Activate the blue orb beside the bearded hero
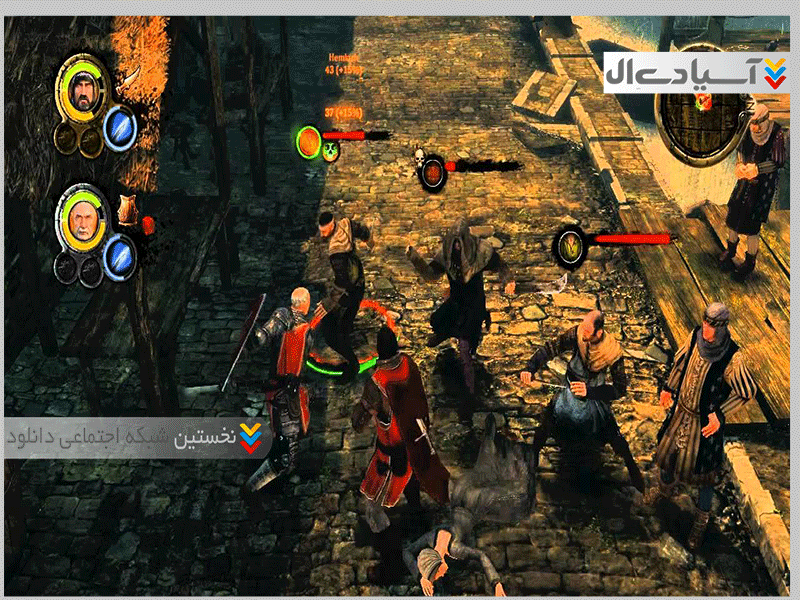The height and width of the screenshot is (600, 800). coord(120,128)
